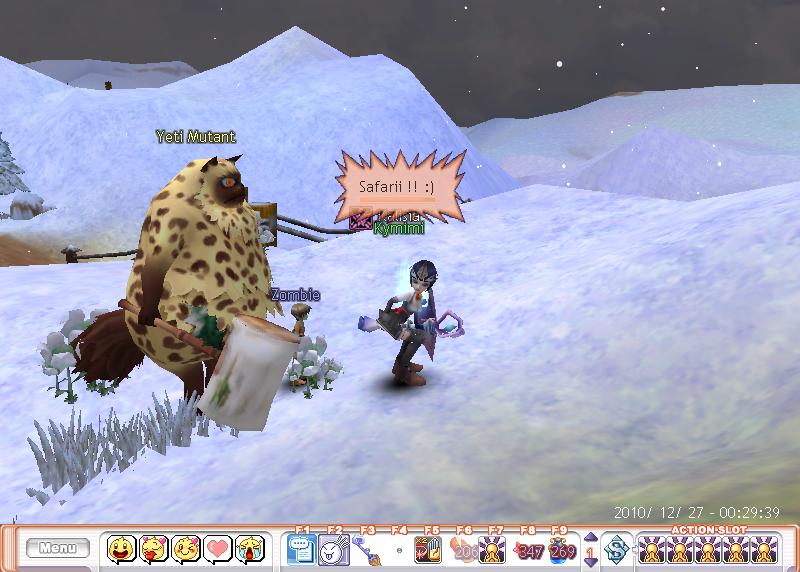This screenshot has height=572, width=800.
Task: Use the F5 red card item
Action: click(429, 549)
